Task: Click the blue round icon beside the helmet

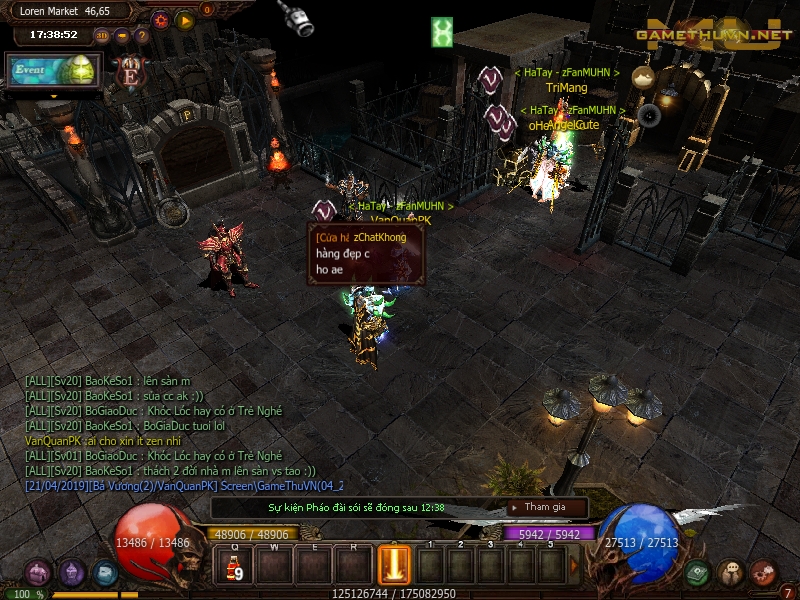Action: tap(105, 573)
